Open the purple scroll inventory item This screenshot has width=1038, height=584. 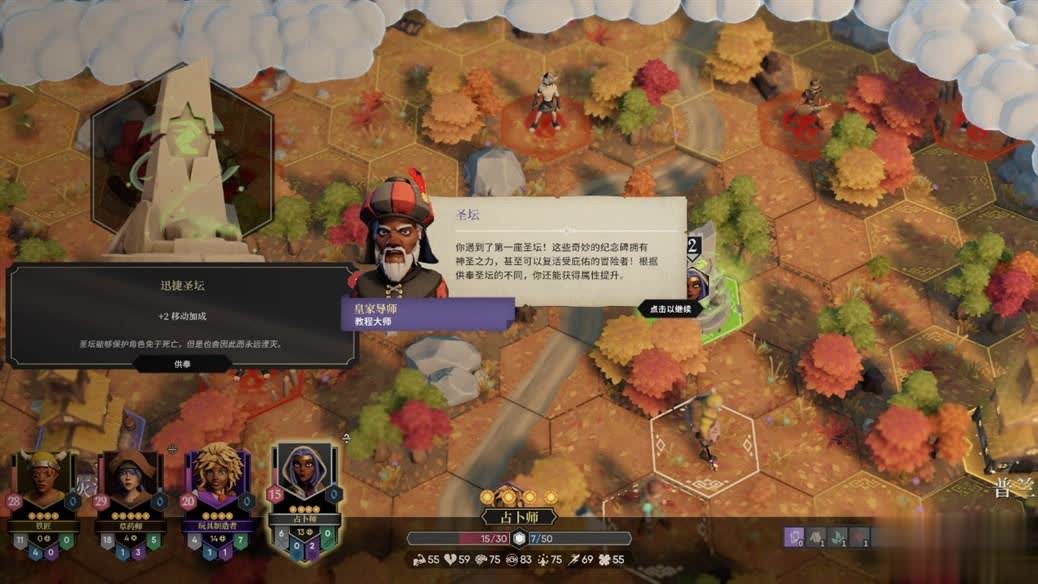[795, 538]
